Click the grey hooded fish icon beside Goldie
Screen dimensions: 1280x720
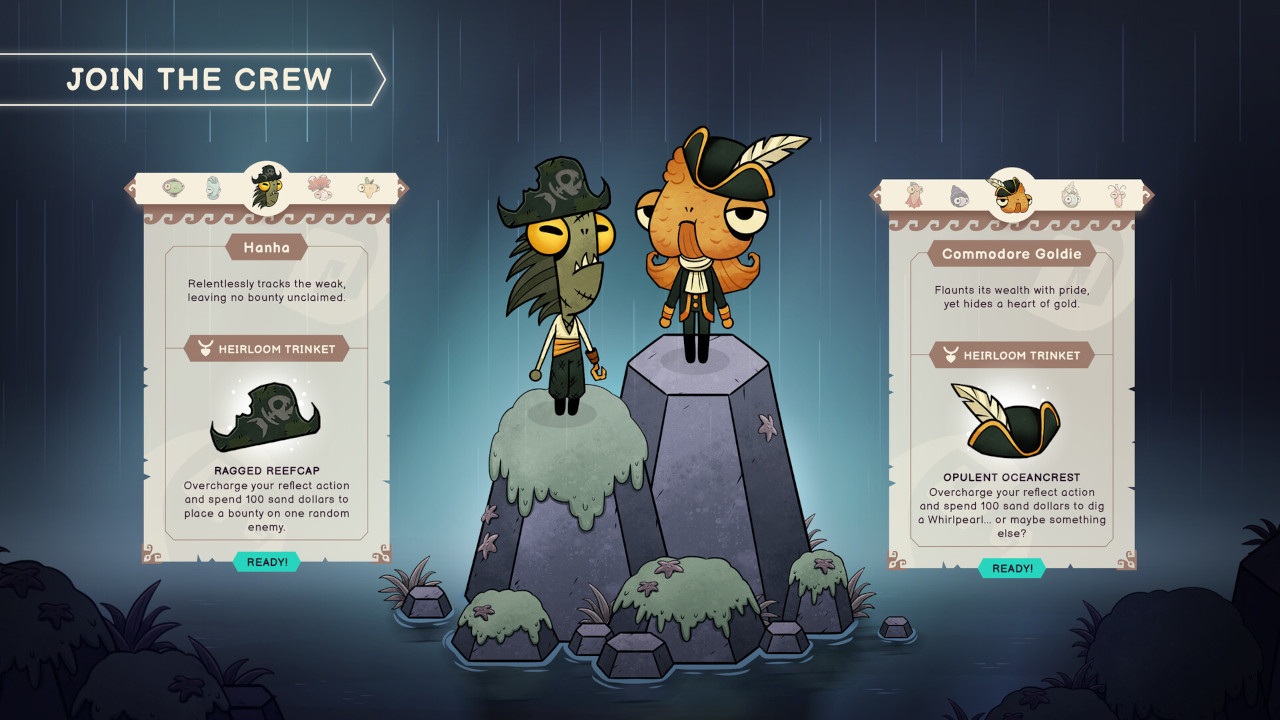959,197
